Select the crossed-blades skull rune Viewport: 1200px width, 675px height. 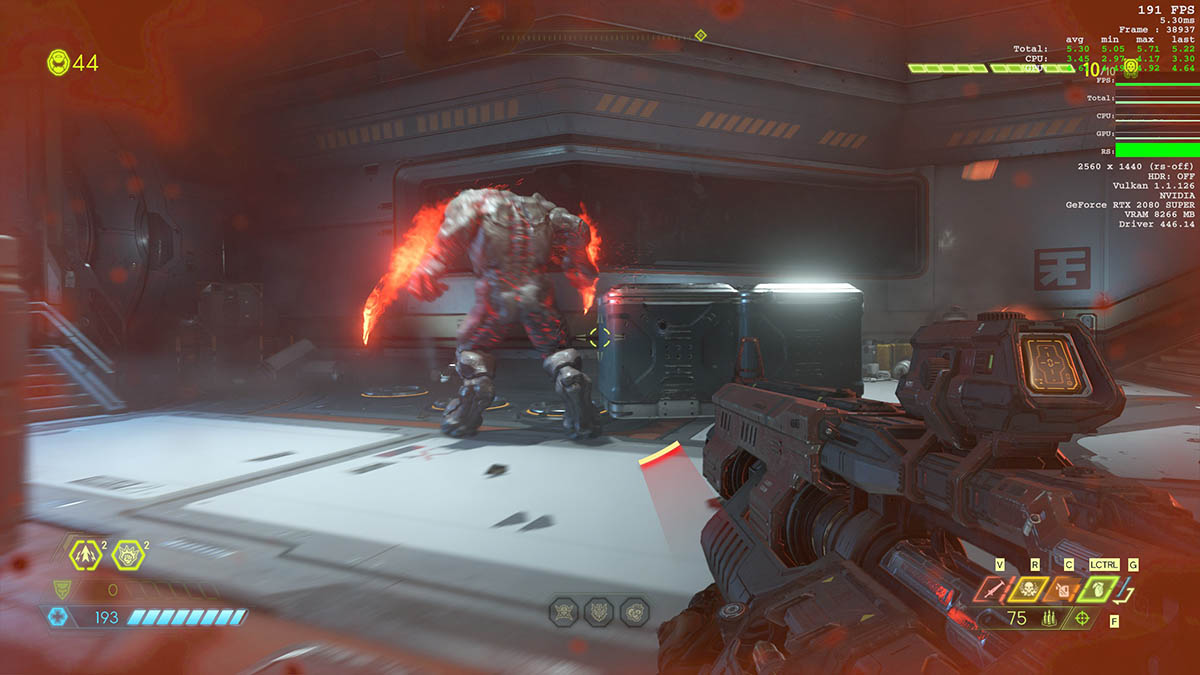tap(565, 611)
